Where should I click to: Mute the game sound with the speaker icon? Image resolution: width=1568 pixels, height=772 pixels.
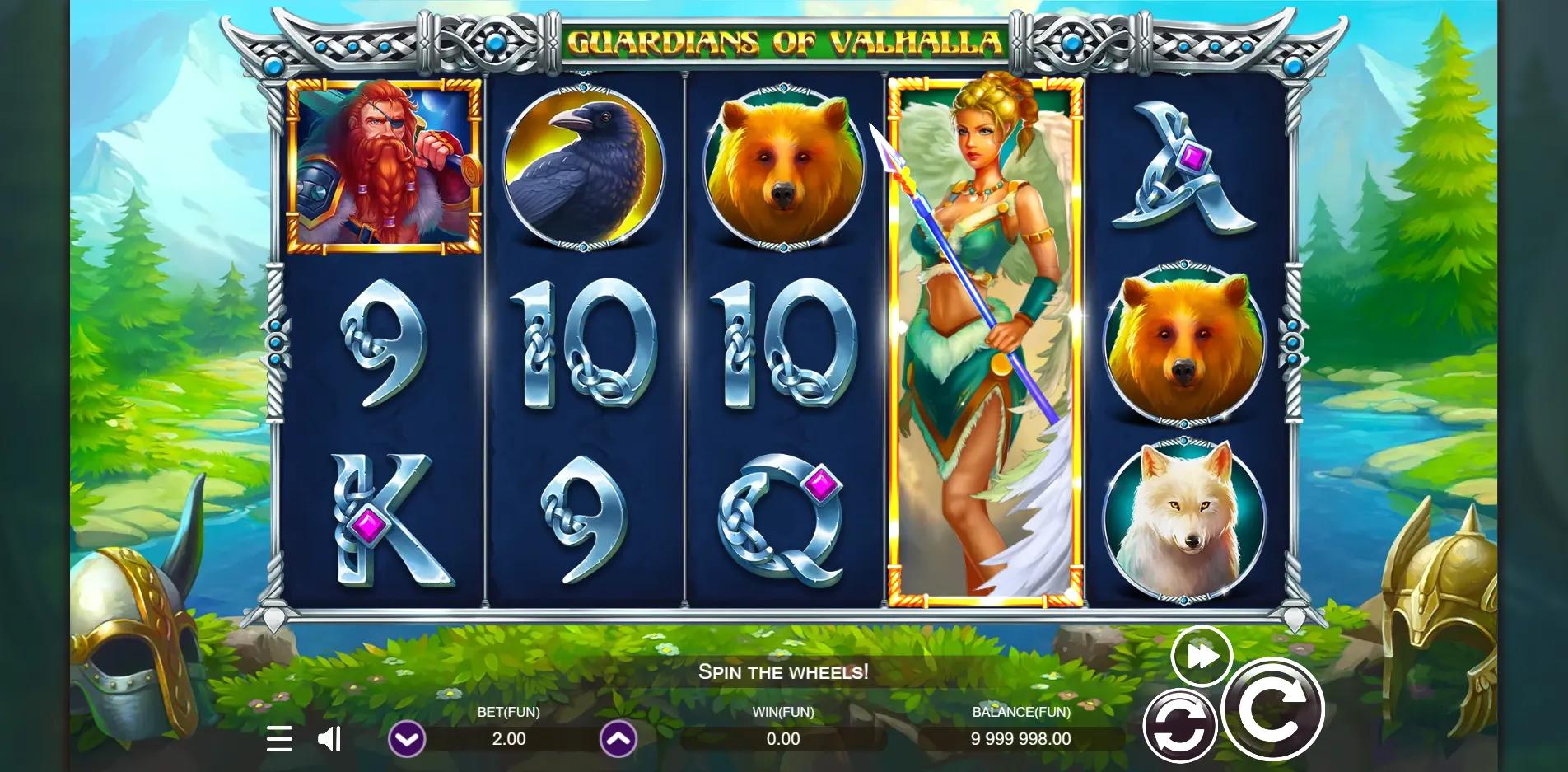tap(329, 739)
